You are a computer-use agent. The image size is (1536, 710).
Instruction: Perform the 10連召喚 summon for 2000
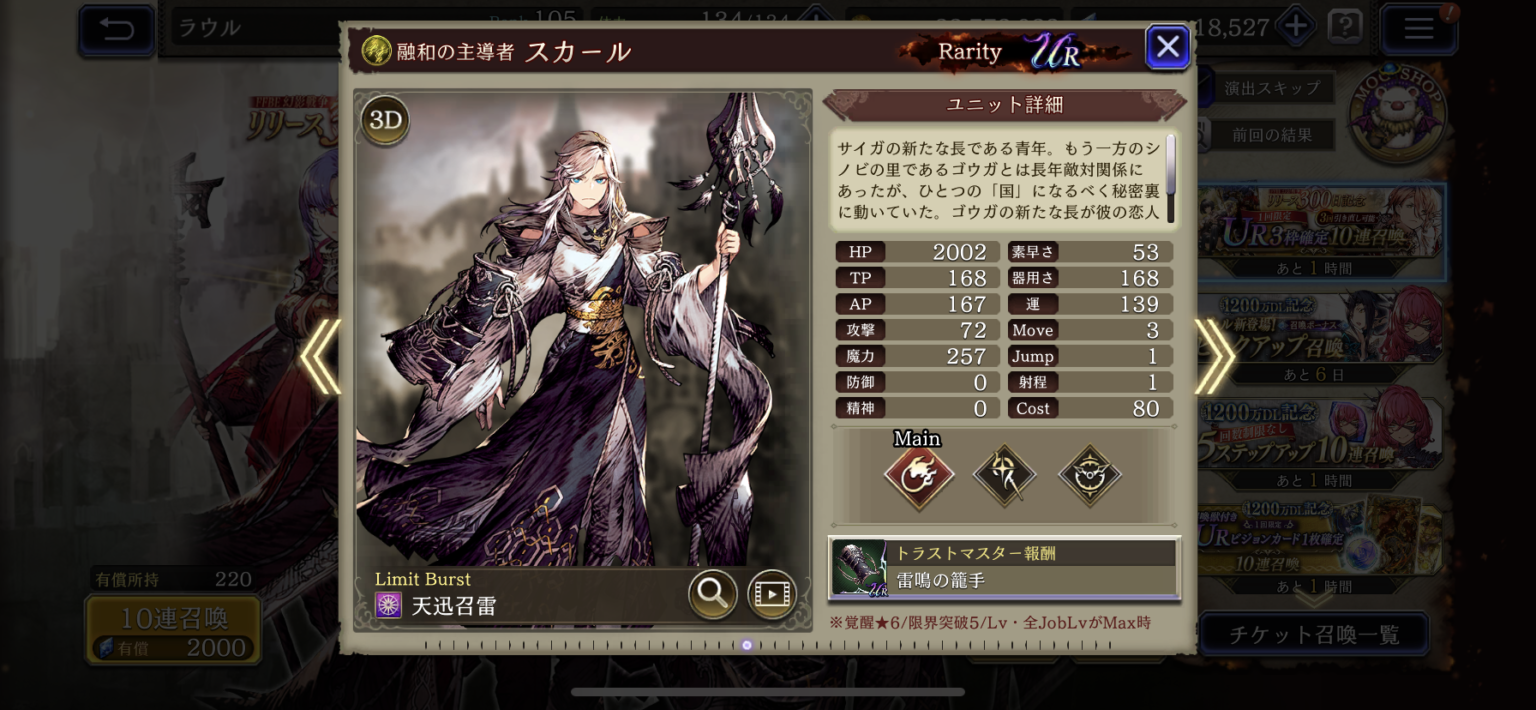click(x=174, y=630)
